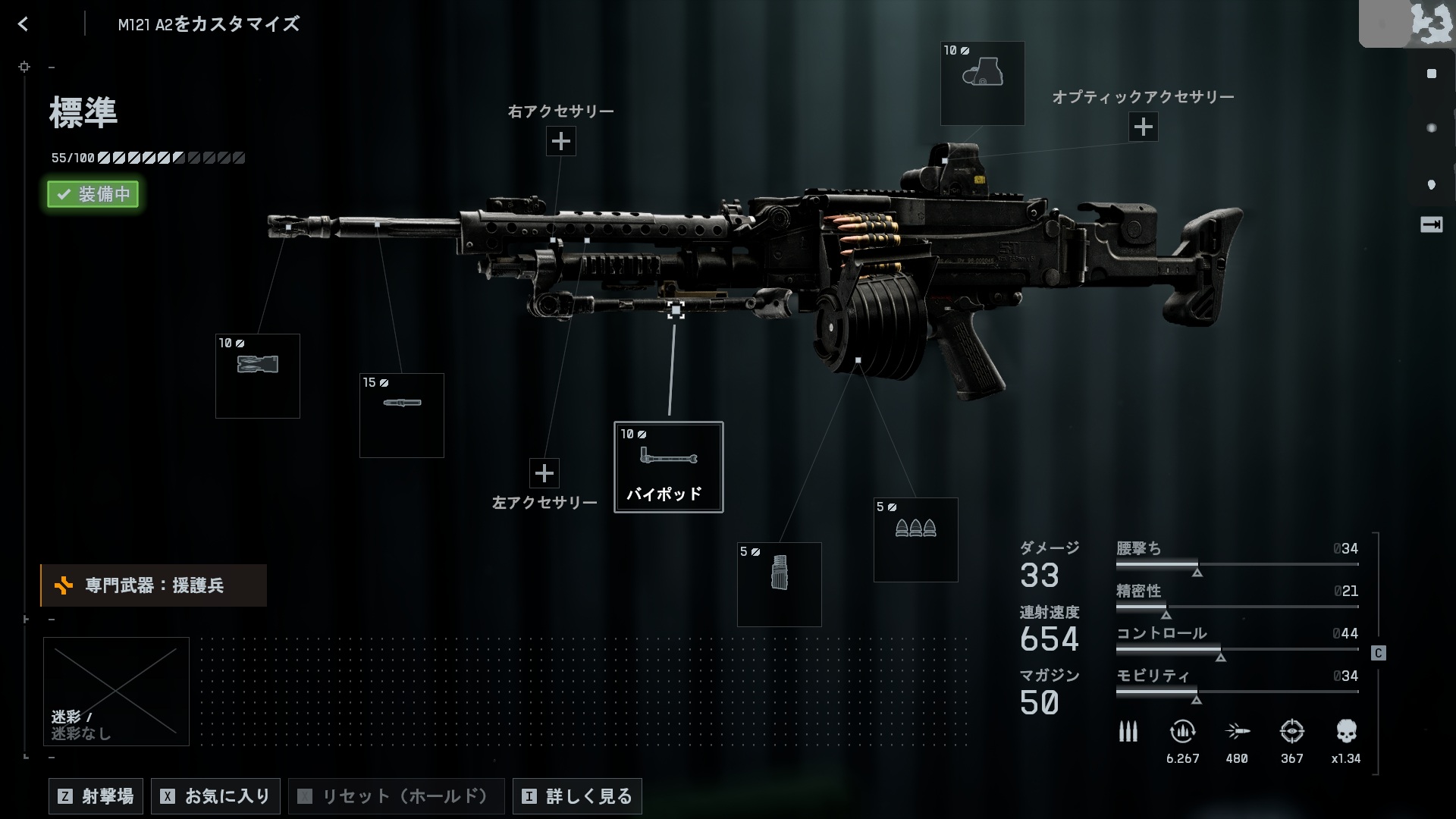Click the 装備中 equipped button
Viewport: 1456px width, 819px height.
point(93,194)
